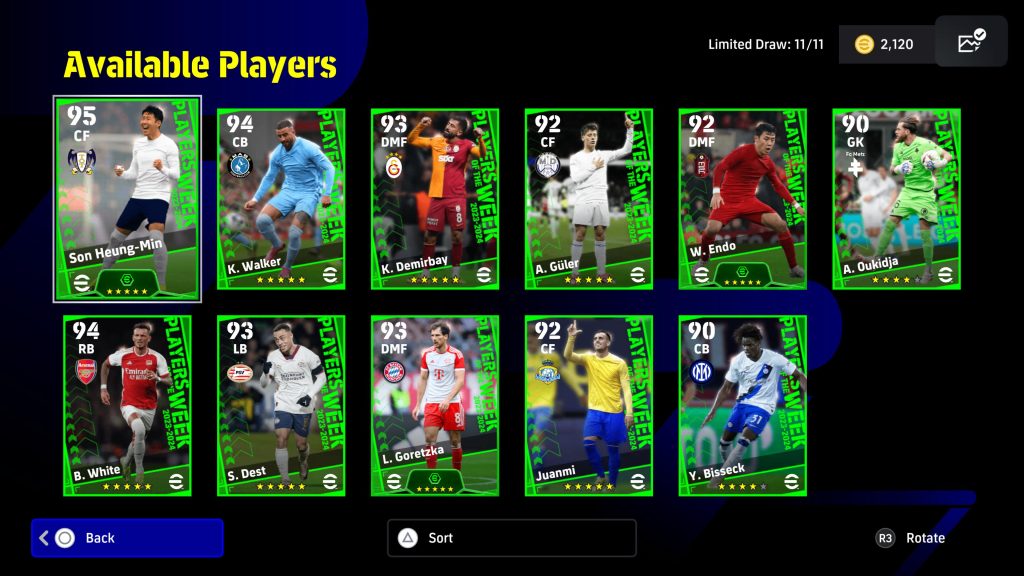Select the B. White card
1024x576 pixels.
(x=127, y=405)
